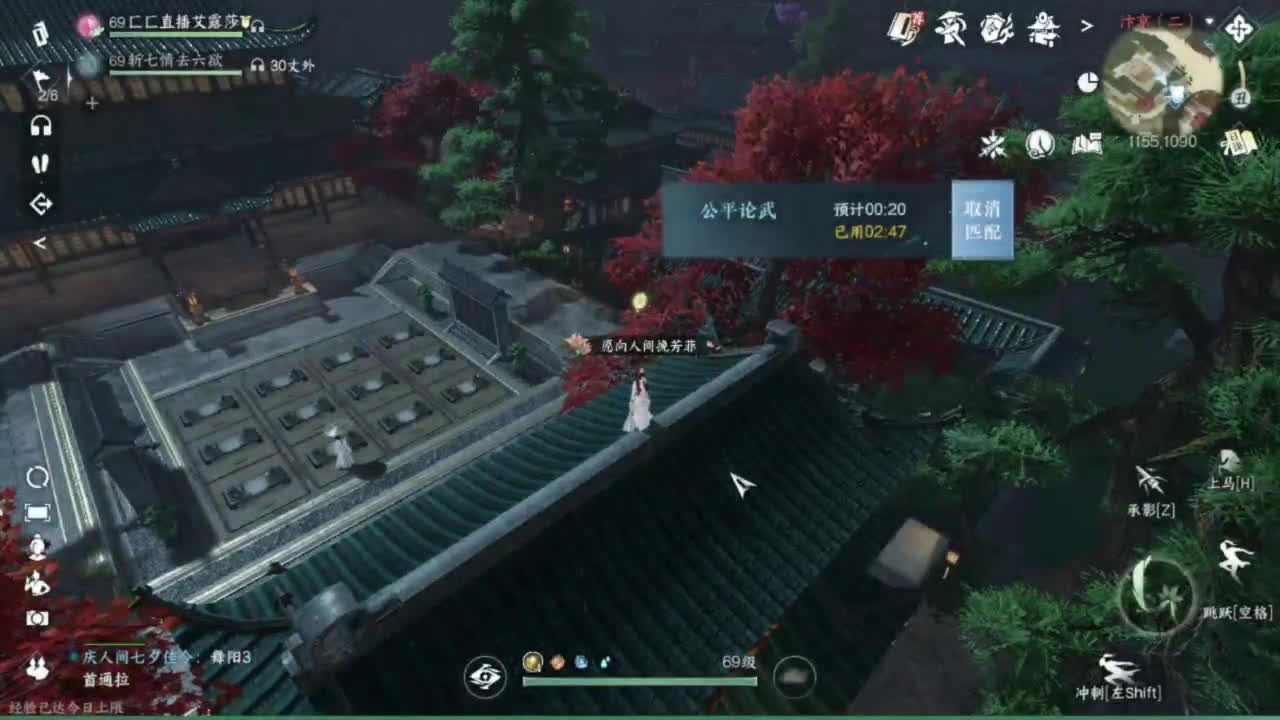
Task: Collapse the left sidebar with the small arrow
Action: coord(41,243)
